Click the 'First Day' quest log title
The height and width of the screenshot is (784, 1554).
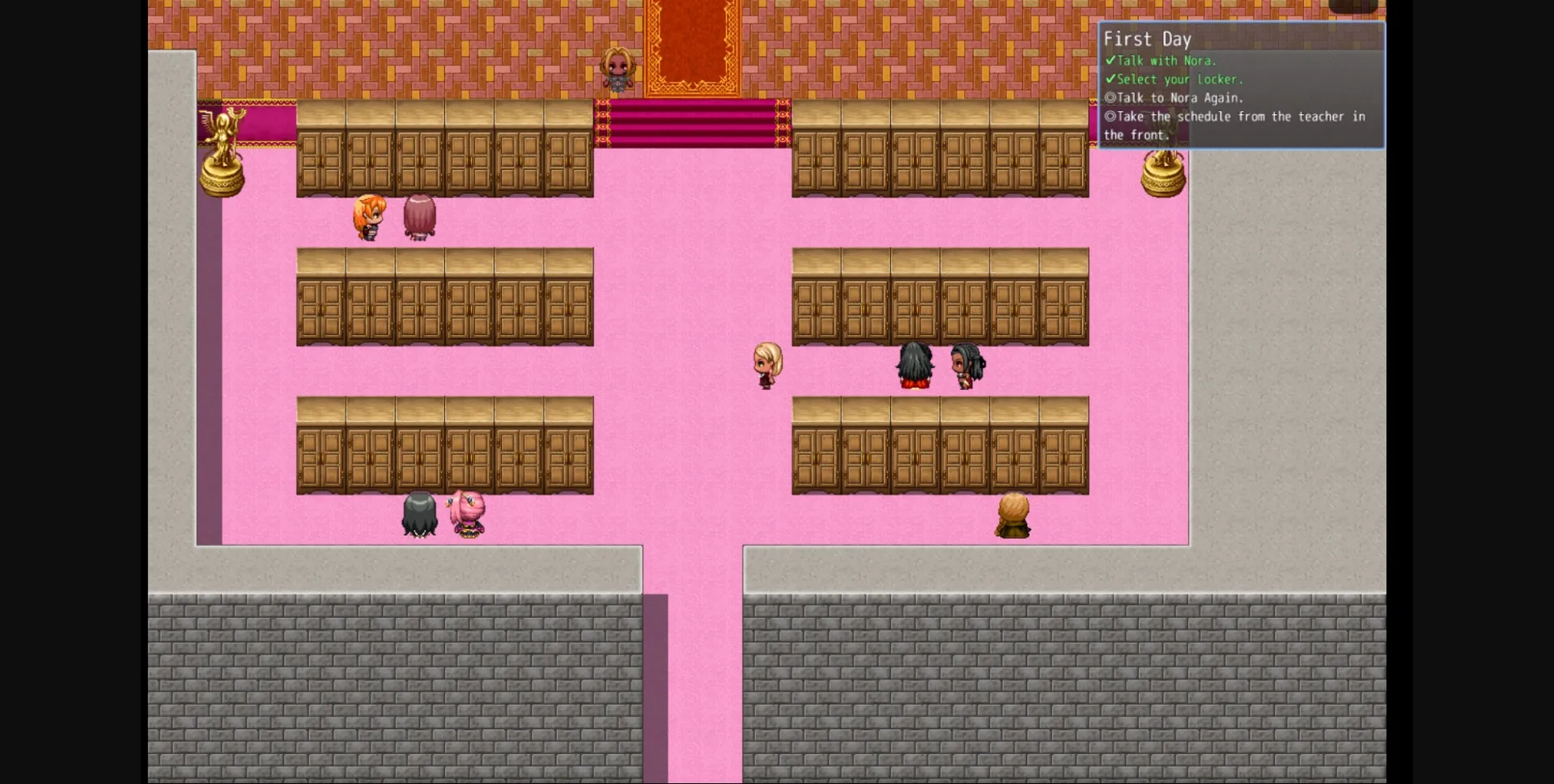[x=1149, y=38]
